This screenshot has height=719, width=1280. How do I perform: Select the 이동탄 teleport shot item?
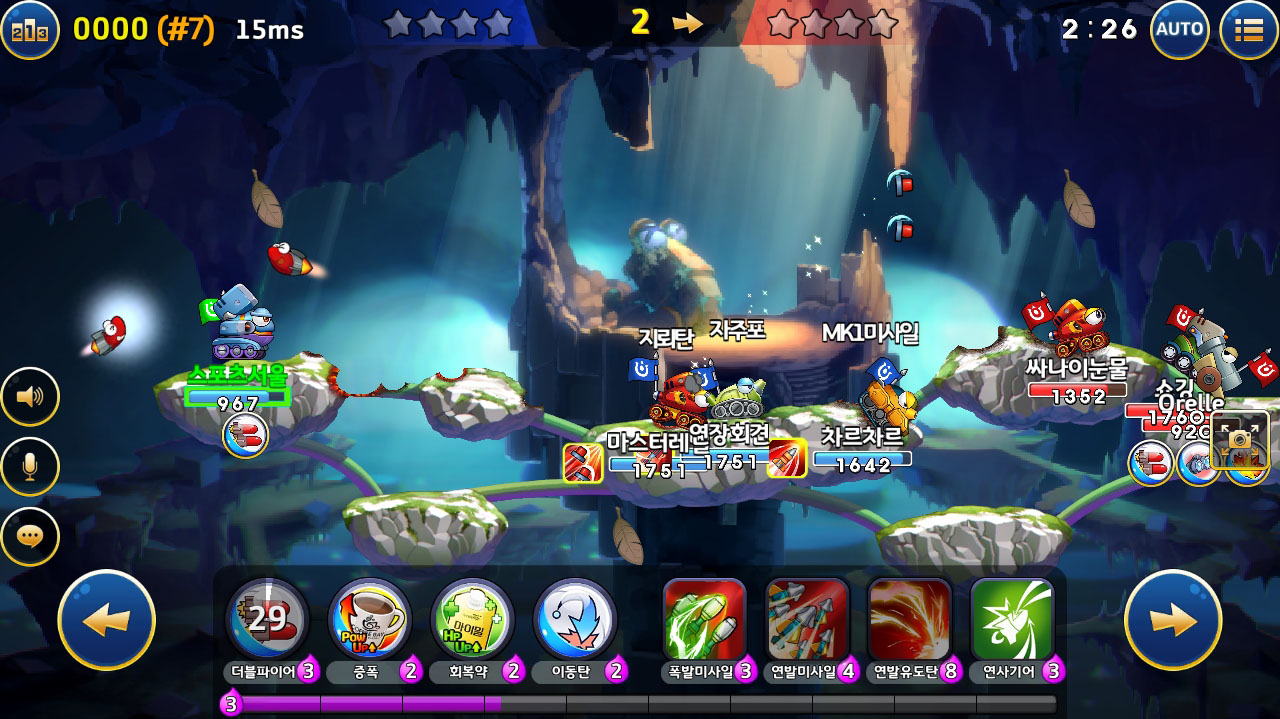pos(574,619)
